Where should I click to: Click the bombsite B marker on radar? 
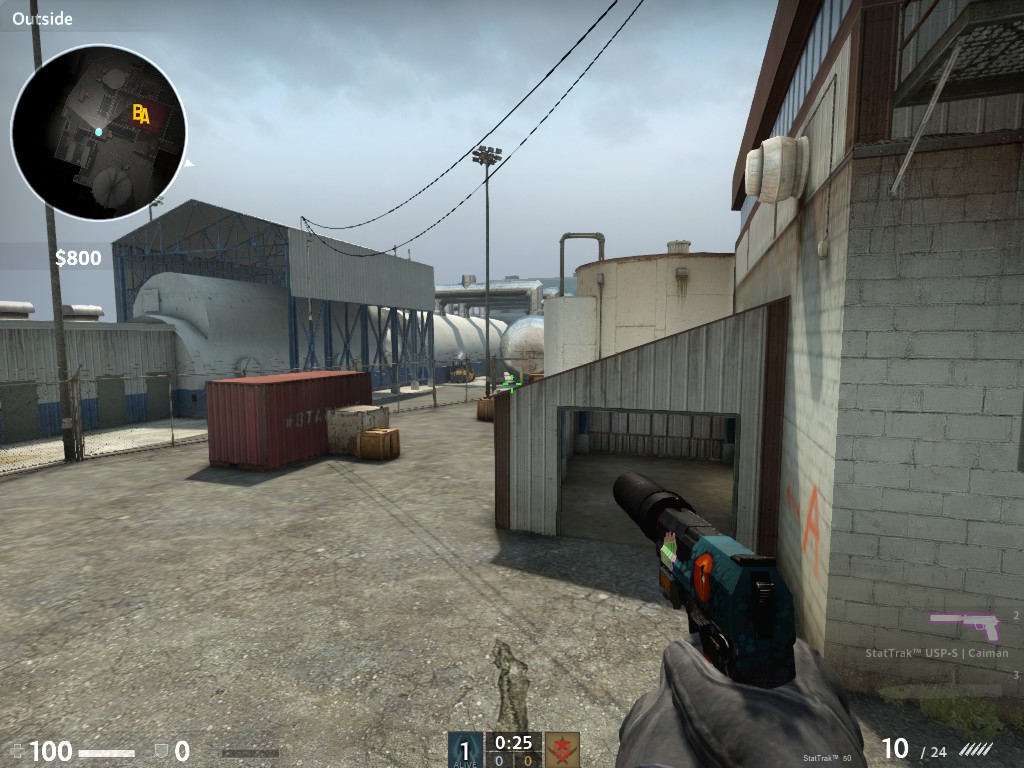[x=136, y=114]
